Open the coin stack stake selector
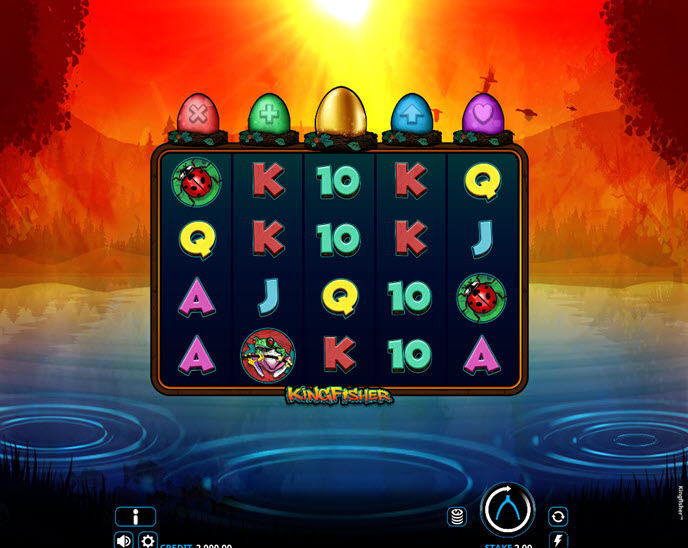Image resolution: width=688 pixels, height=548 pixels. [457, 517]
